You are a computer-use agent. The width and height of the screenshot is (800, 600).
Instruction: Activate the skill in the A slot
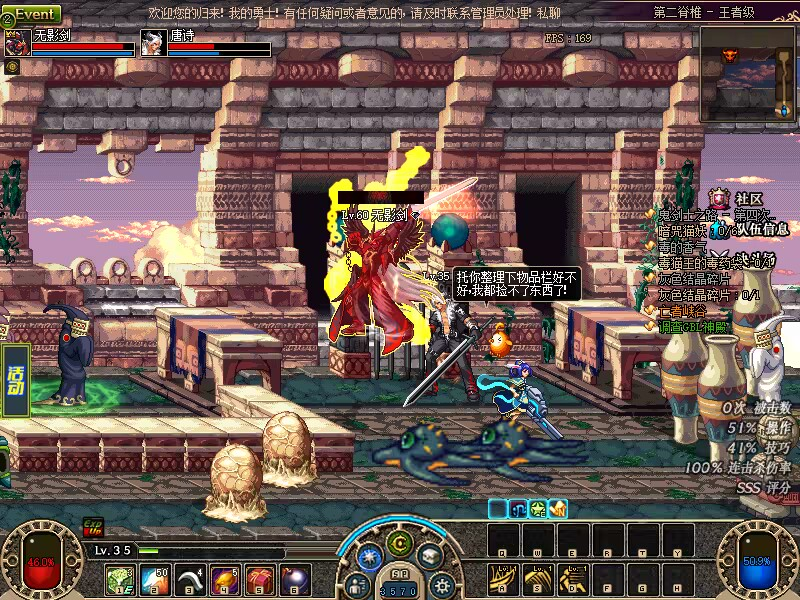502,577
